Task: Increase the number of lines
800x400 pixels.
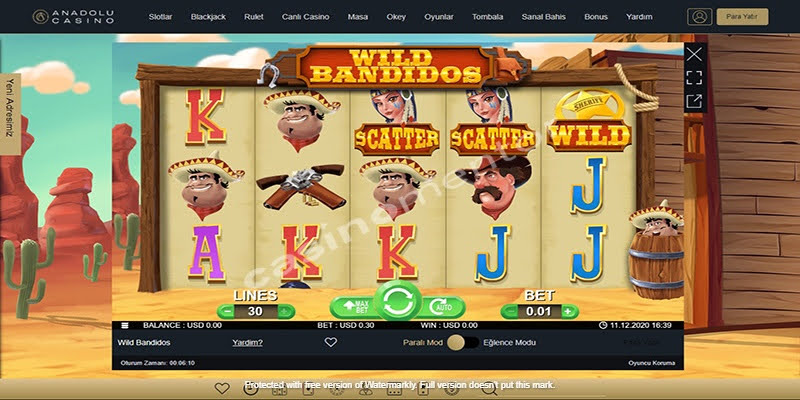Action: coord(285,311)
